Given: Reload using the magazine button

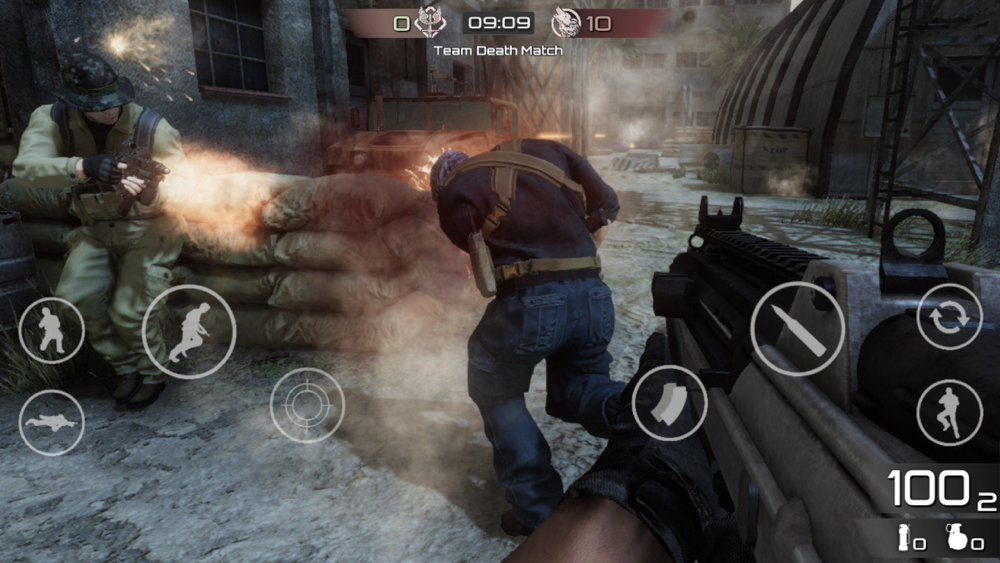Looking at the screenshot, I should coord(670,403).
